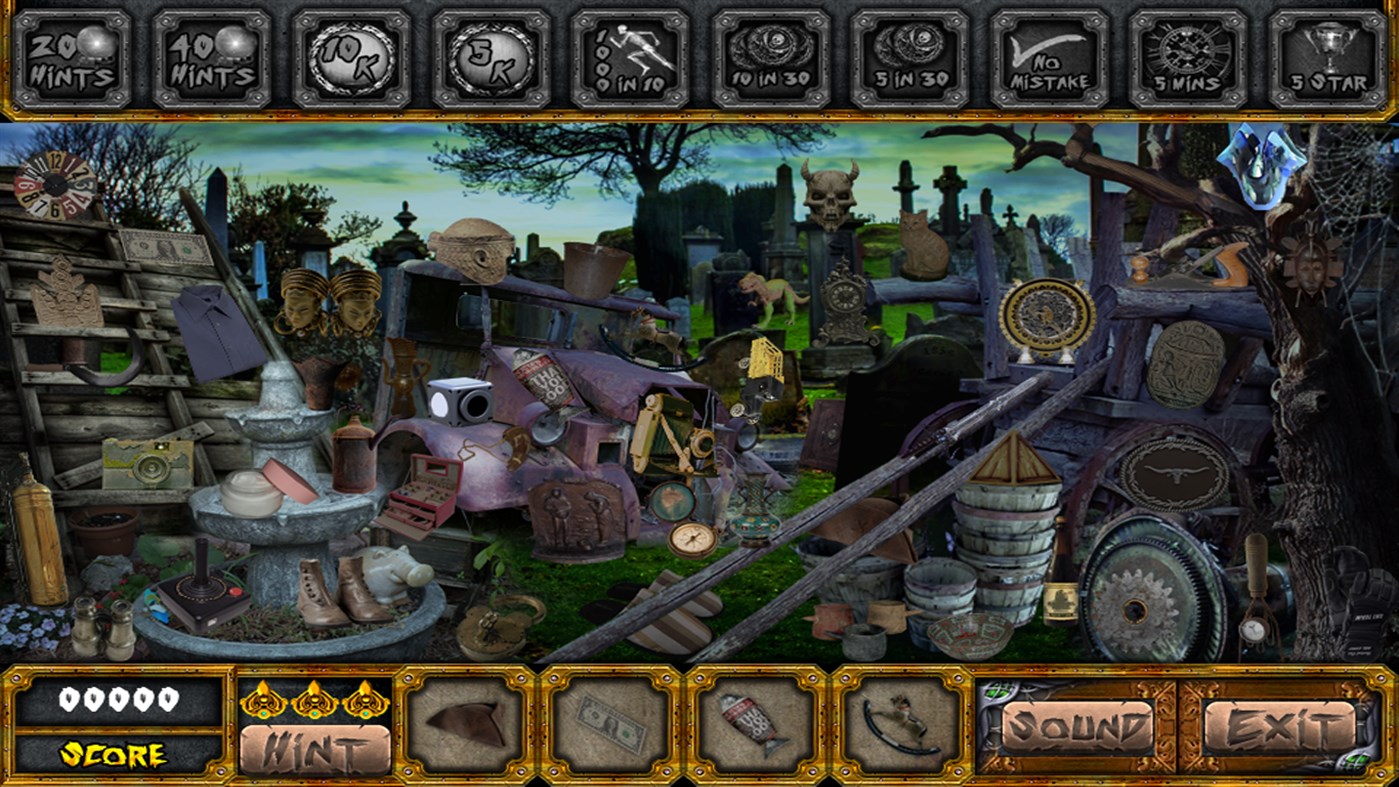Select the 400 Hints achievement badge
This screenshot has height=787, width=1399.
pyautogui.click(x=211, y=55)
